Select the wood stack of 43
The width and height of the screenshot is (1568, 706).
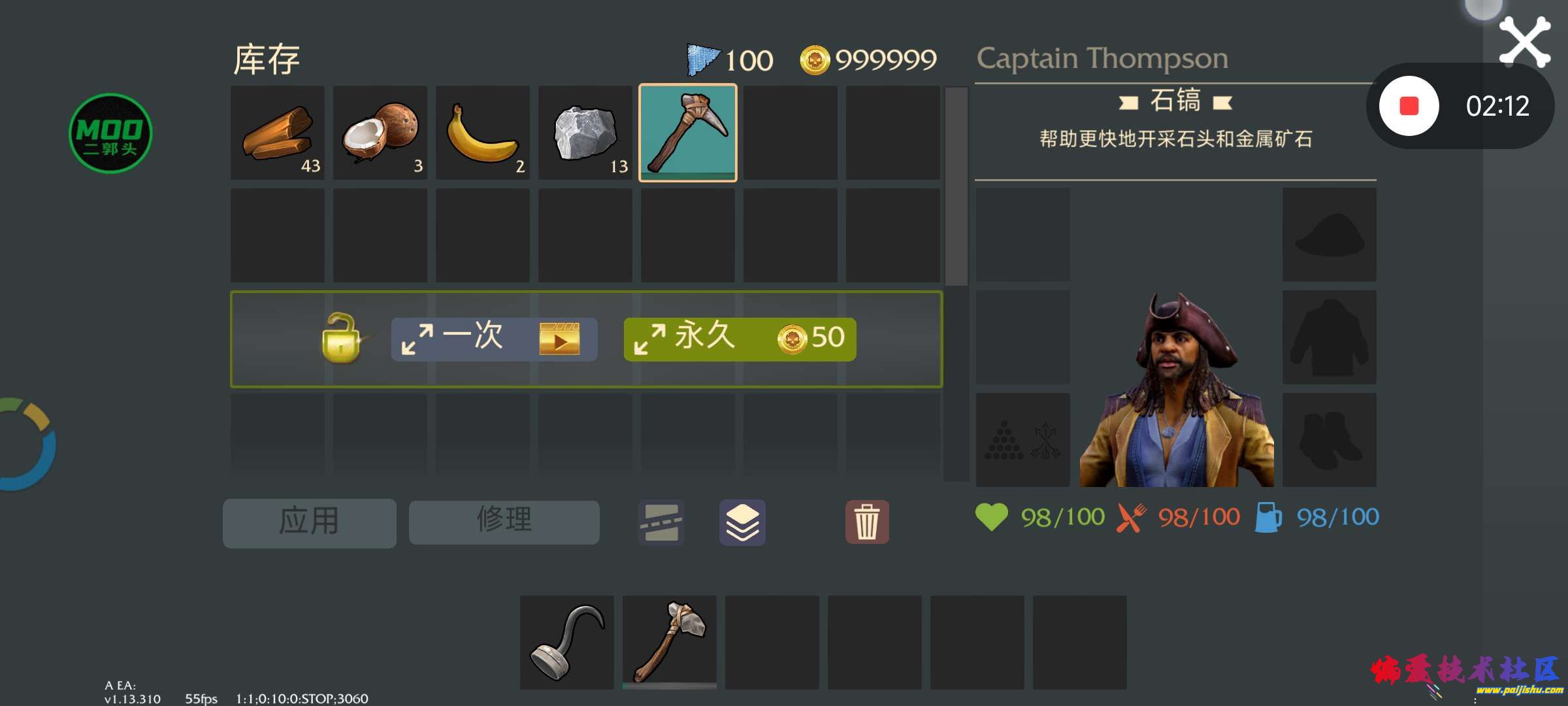pos(276,132)
